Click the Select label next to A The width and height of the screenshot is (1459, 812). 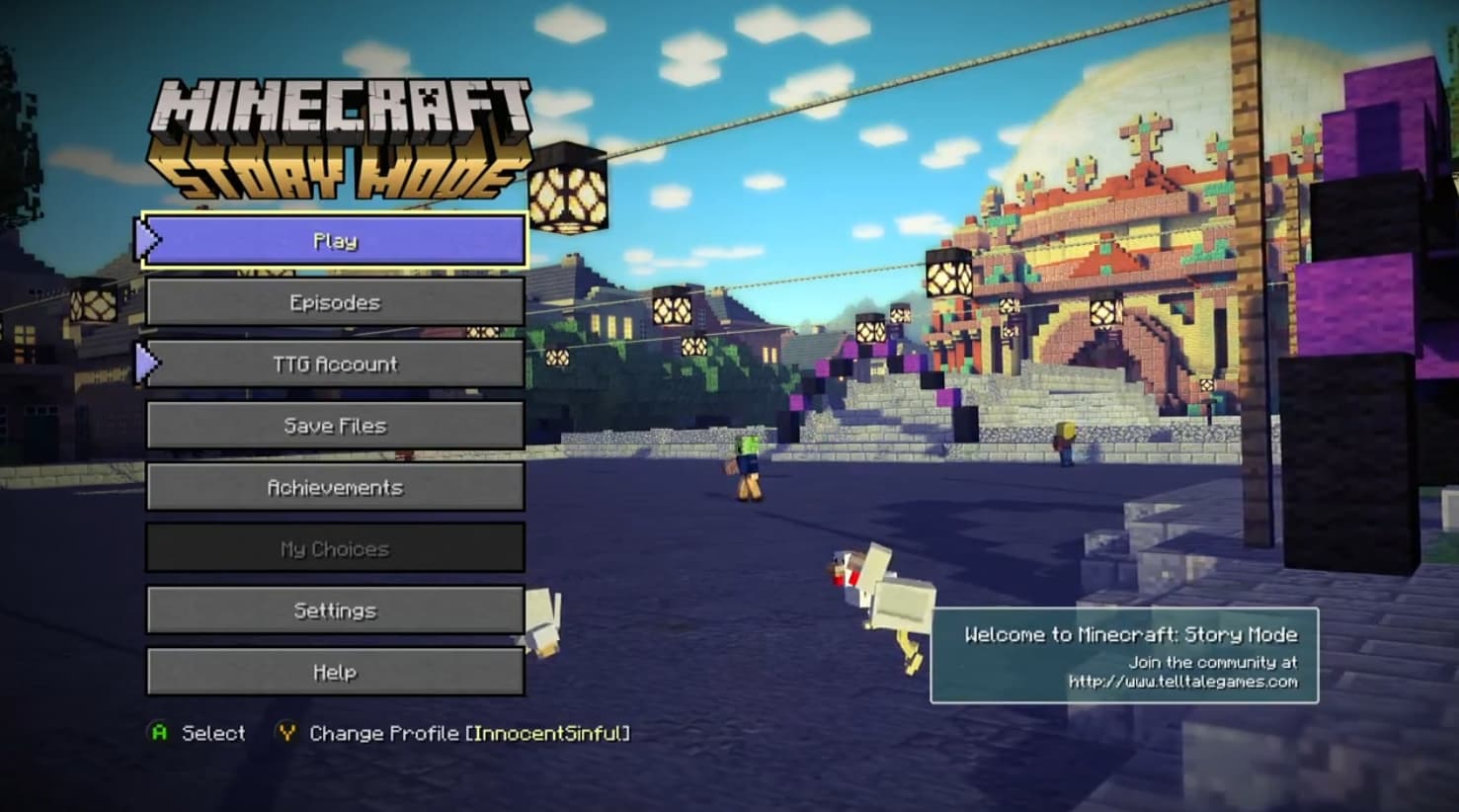[x=211, y=733]
